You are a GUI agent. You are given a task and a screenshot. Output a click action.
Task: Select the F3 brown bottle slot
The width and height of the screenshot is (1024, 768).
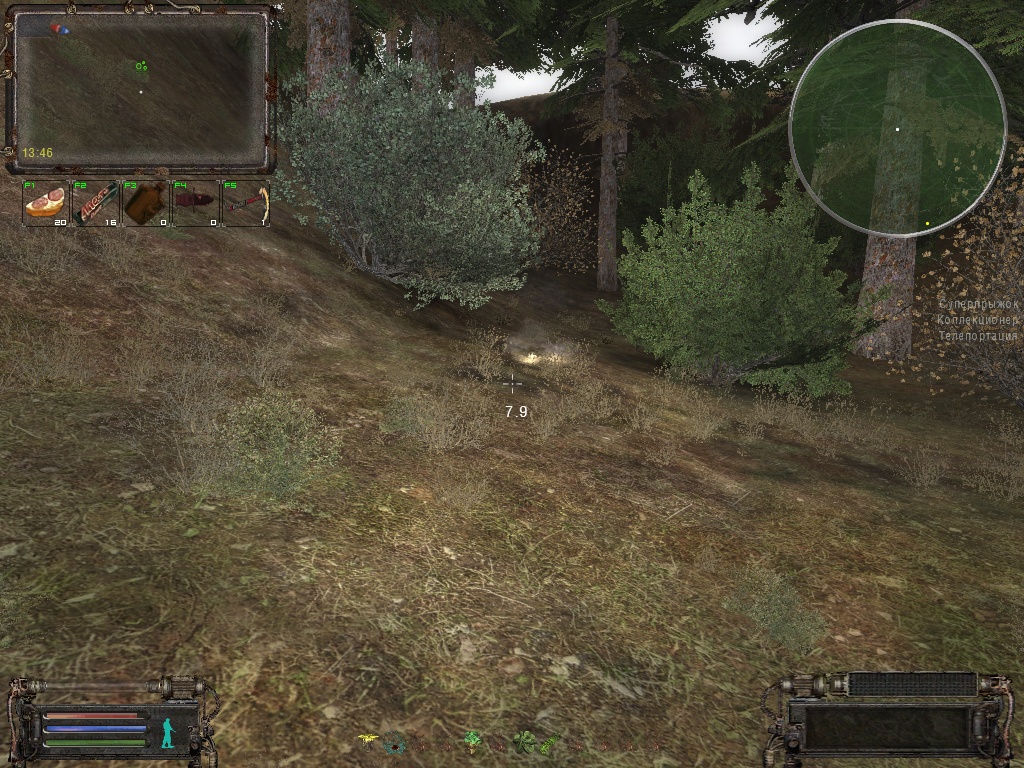pyautogui.click(x=146, y=204)
